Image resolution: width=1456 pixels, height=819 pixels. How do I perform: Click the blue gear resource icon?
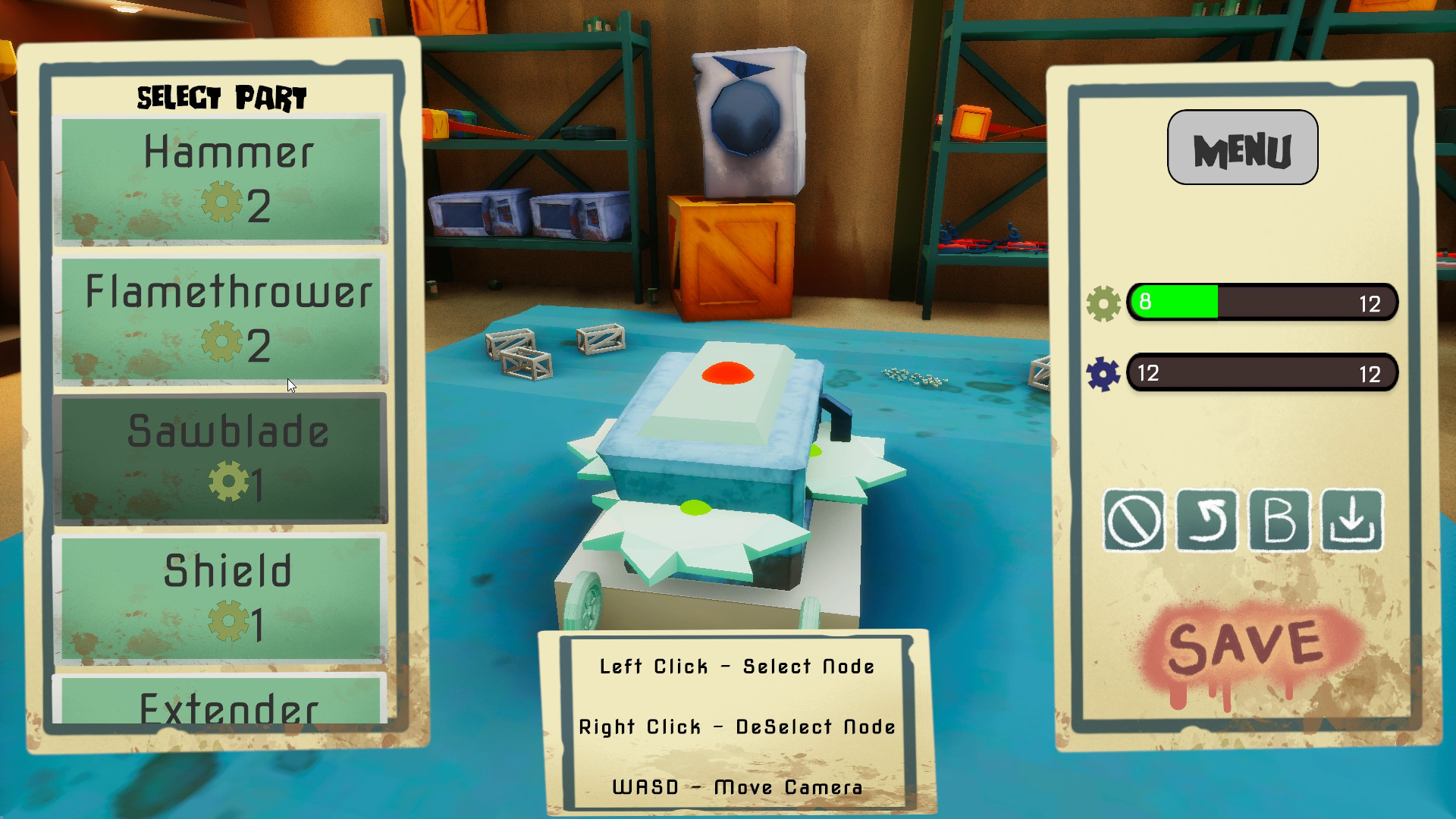coord(1103,372)
